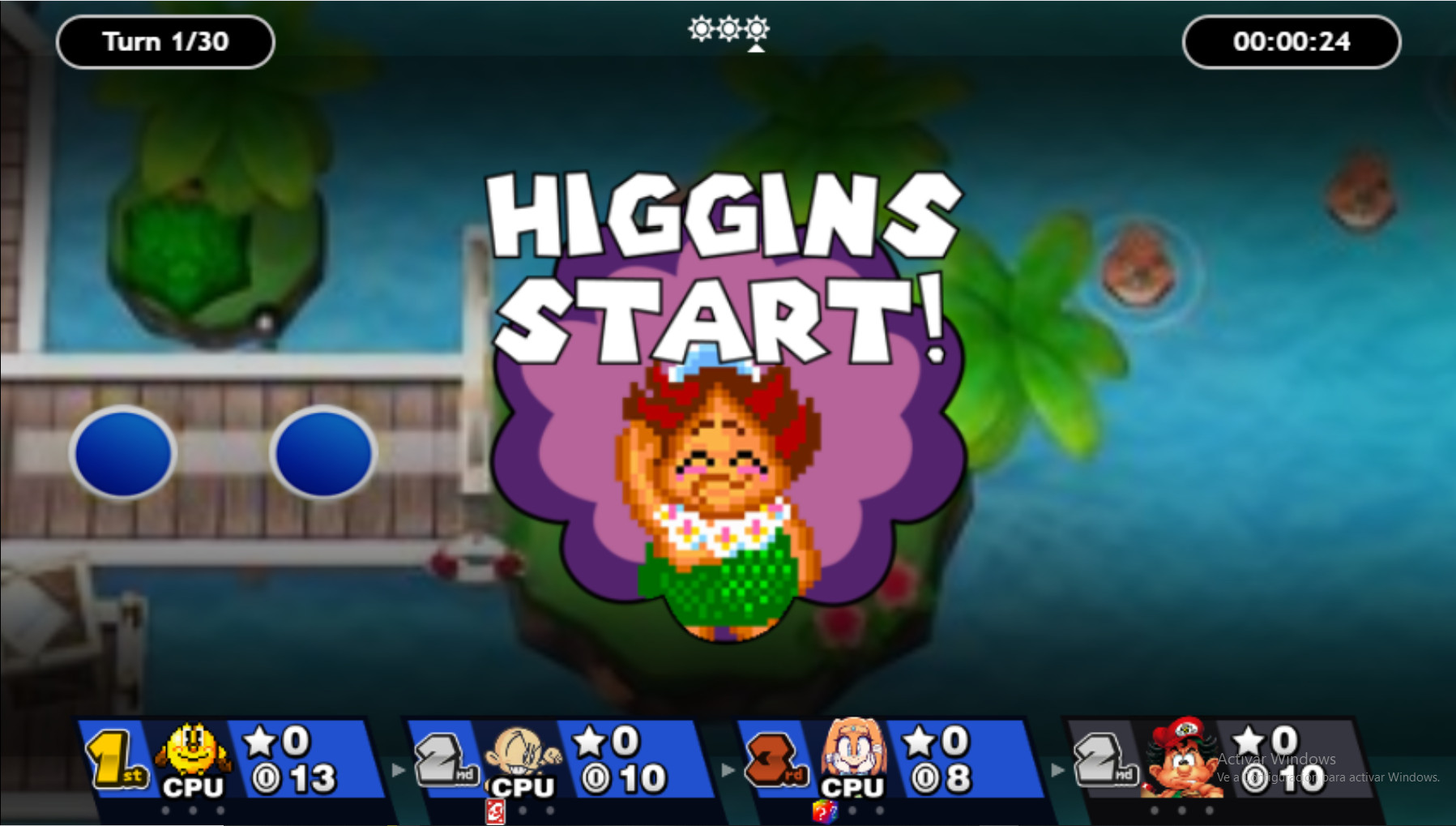Select the first gear icon at top center
Screen dimensions: 1456x826
[700, 29]
